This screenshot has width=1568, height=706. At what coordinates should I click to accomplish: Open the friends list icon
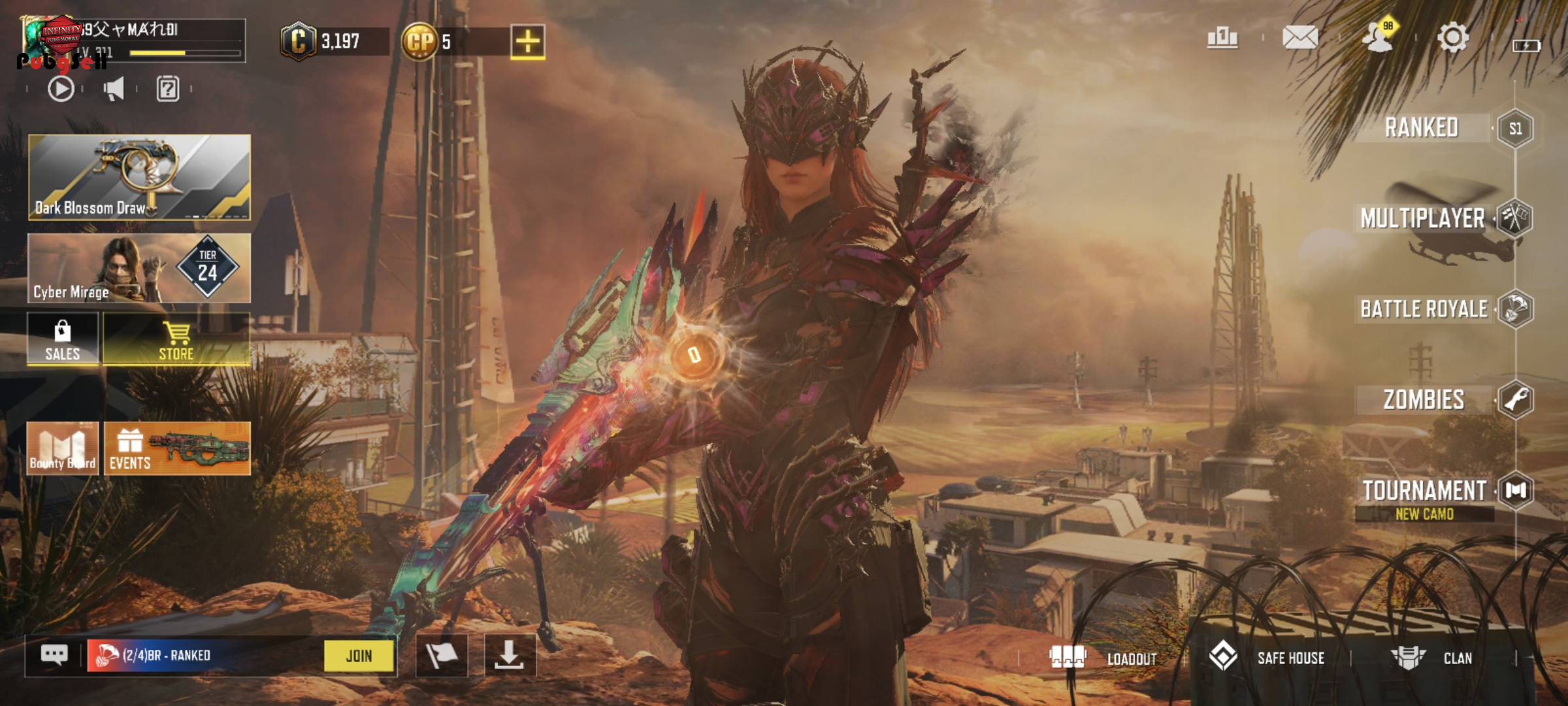click(1377, 38)
